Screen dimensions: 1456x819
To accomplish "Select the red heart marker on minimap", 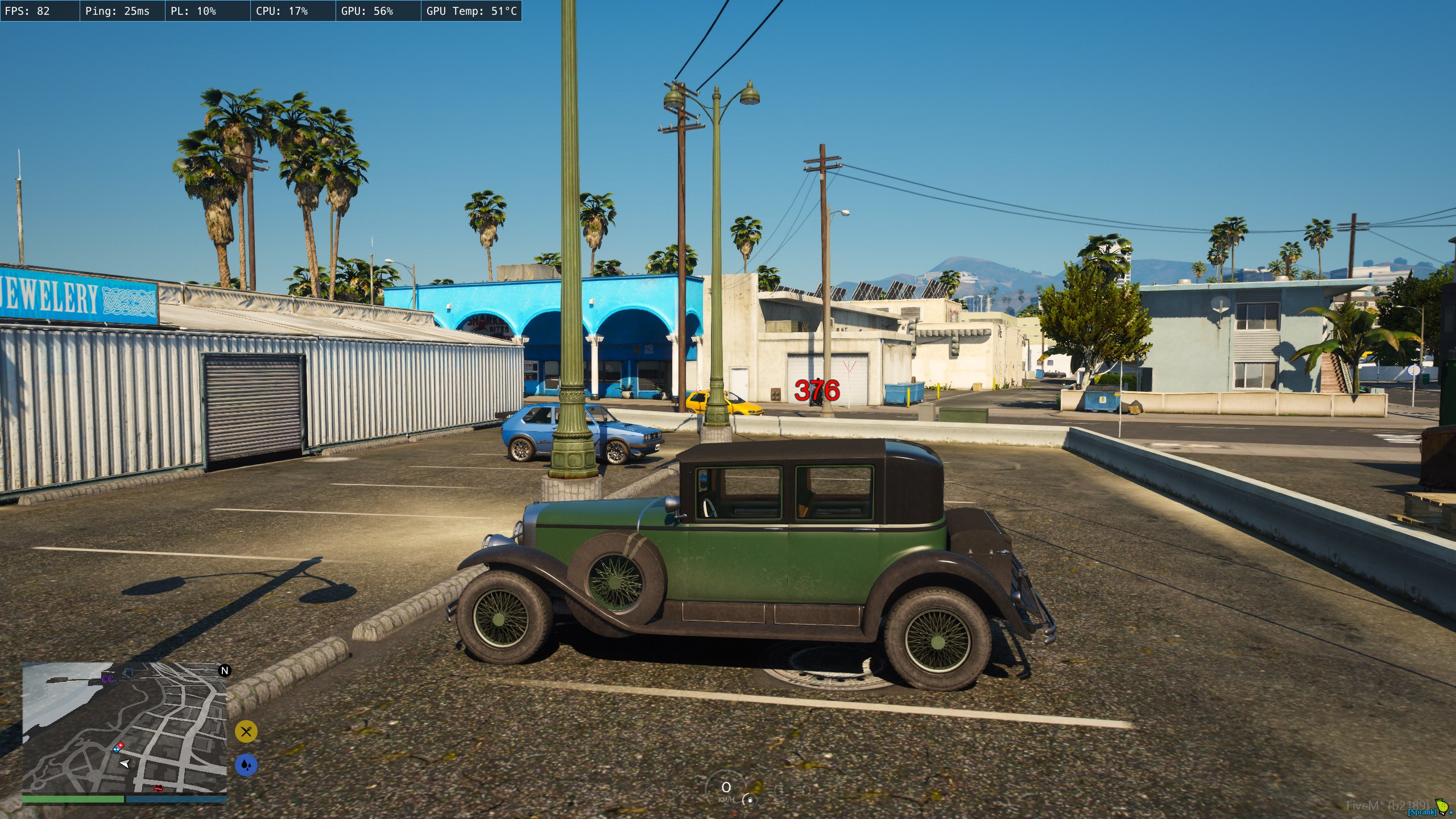I will coord(158,788).
